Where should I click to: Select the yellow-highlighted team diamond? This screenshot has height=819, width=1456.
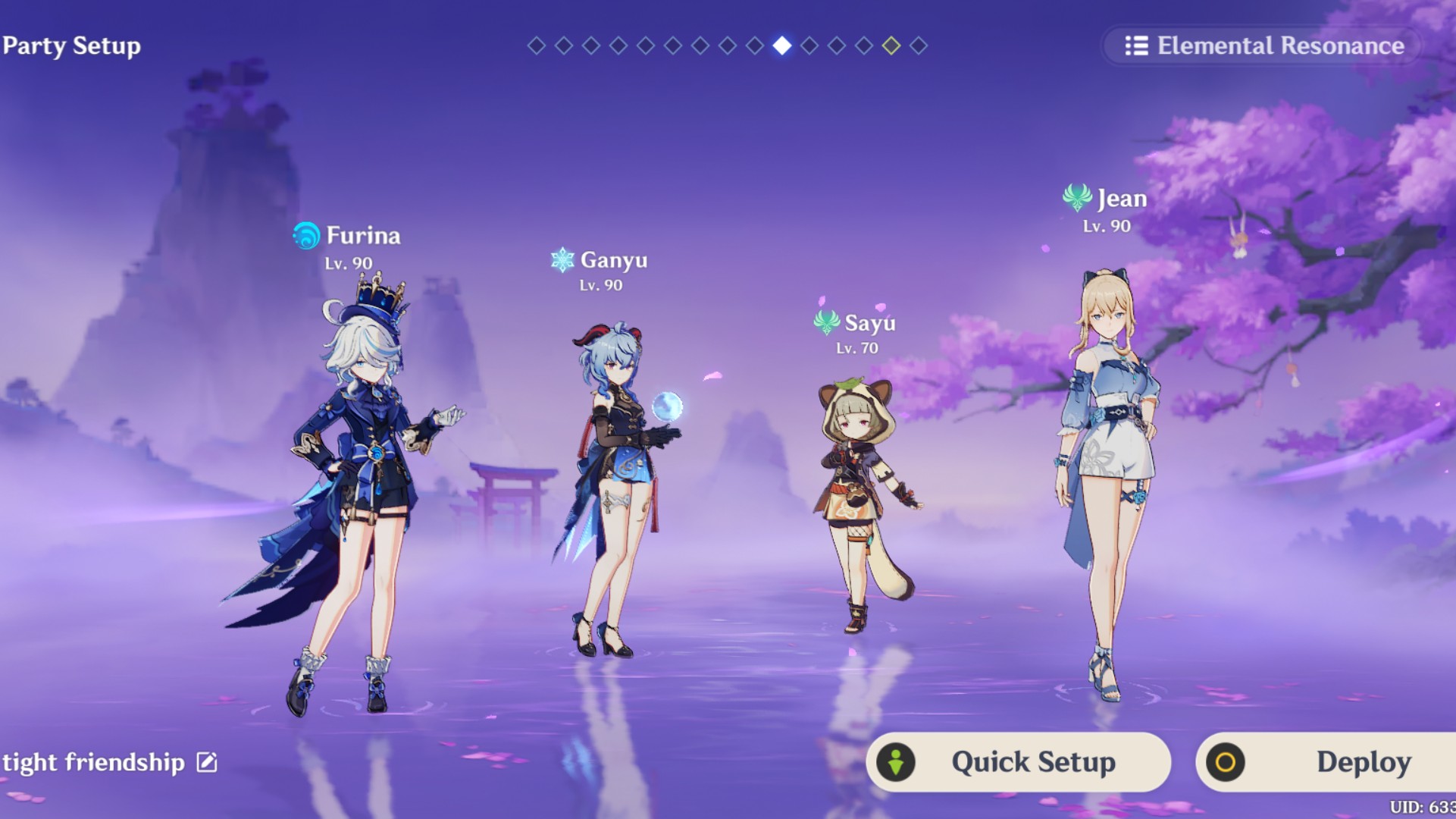pyautogui.click(x=891, y=46)
